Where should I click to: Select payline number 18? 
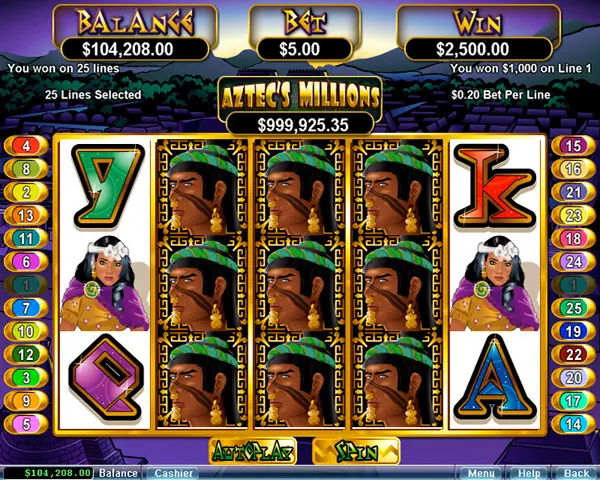pyautogui.click(x=572, y=238)
